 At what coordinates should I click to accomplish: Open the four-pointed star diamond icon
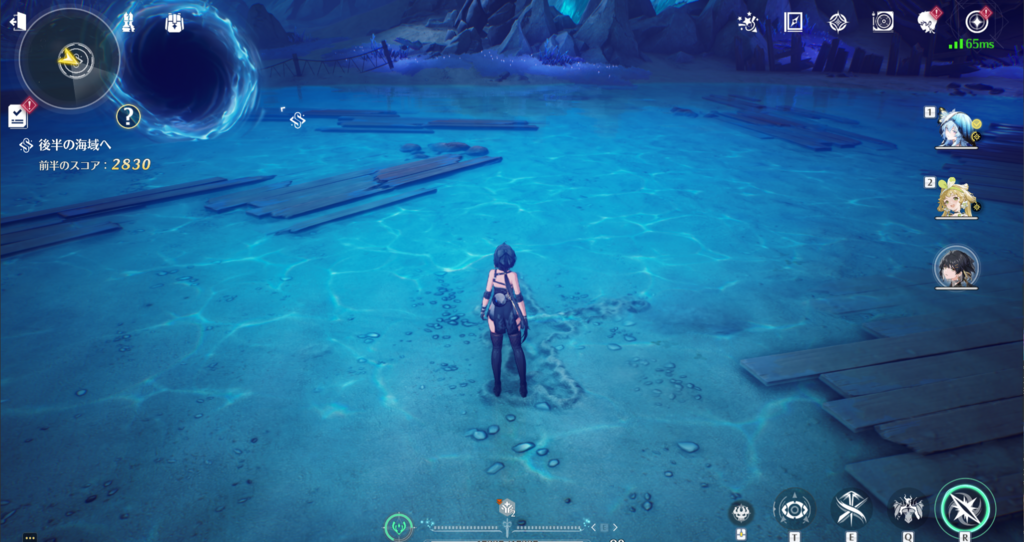point(838,22)
